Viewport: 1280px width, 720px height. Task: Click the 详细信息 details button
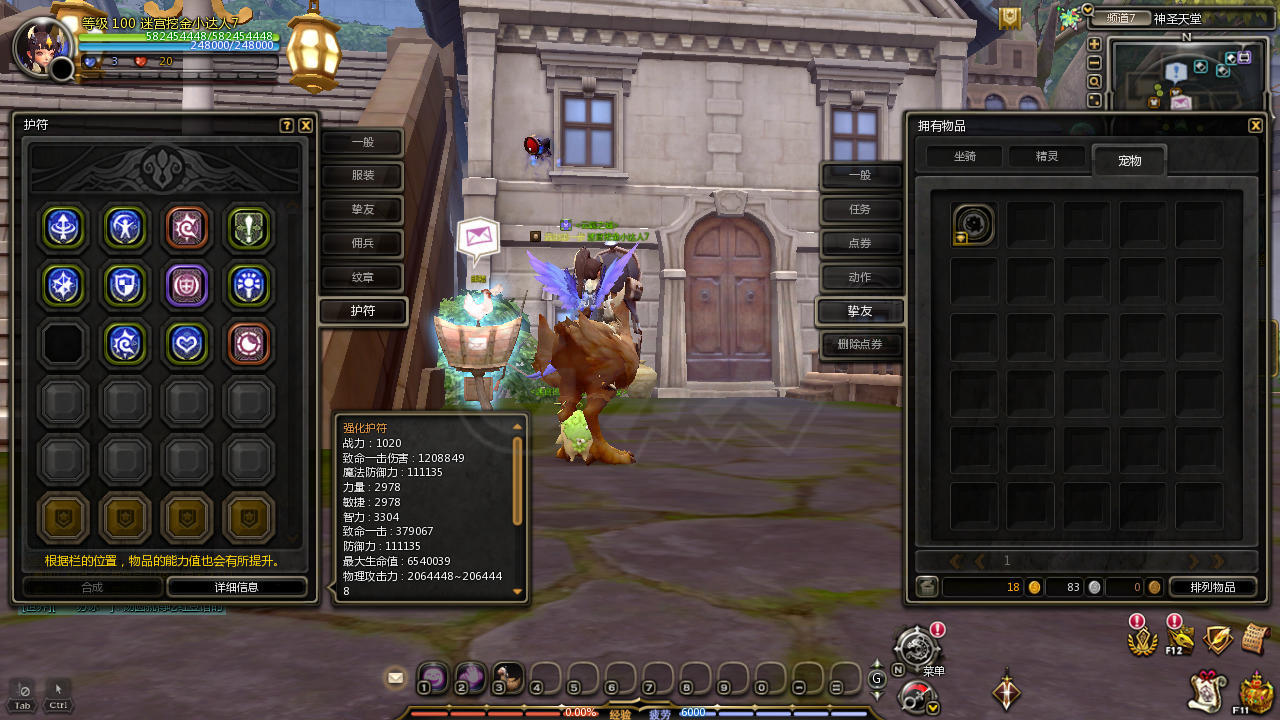click(x=236, y=587)
